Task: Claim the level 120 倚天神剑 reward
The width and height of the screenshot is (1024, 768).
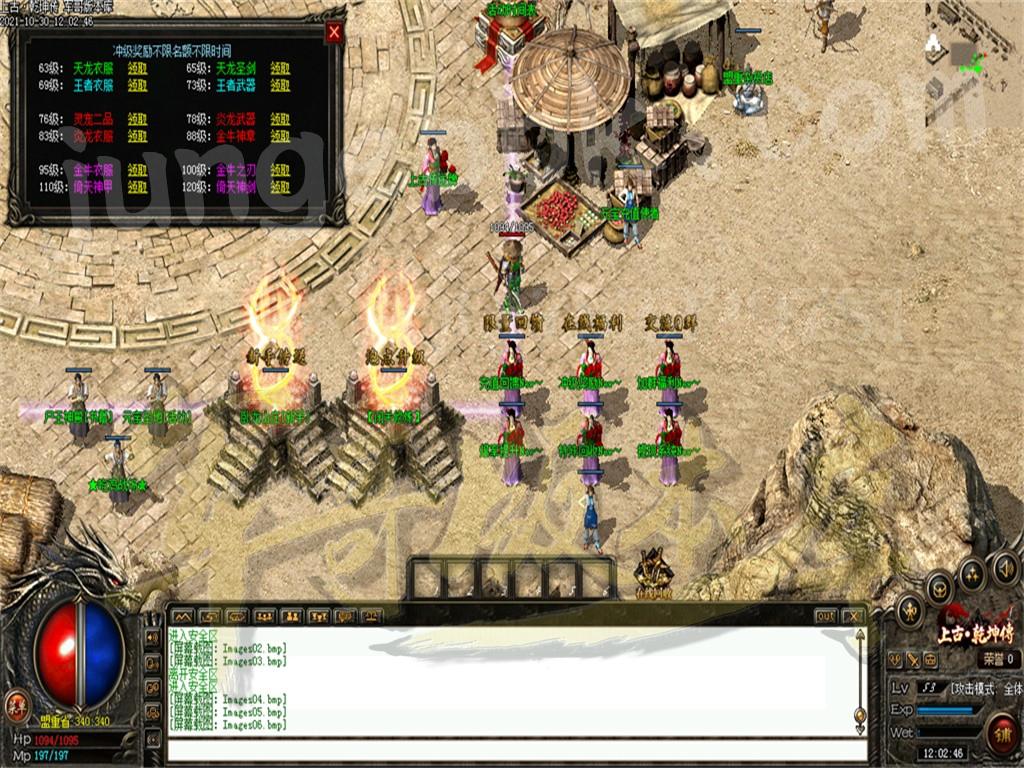Action: point(281,186)
